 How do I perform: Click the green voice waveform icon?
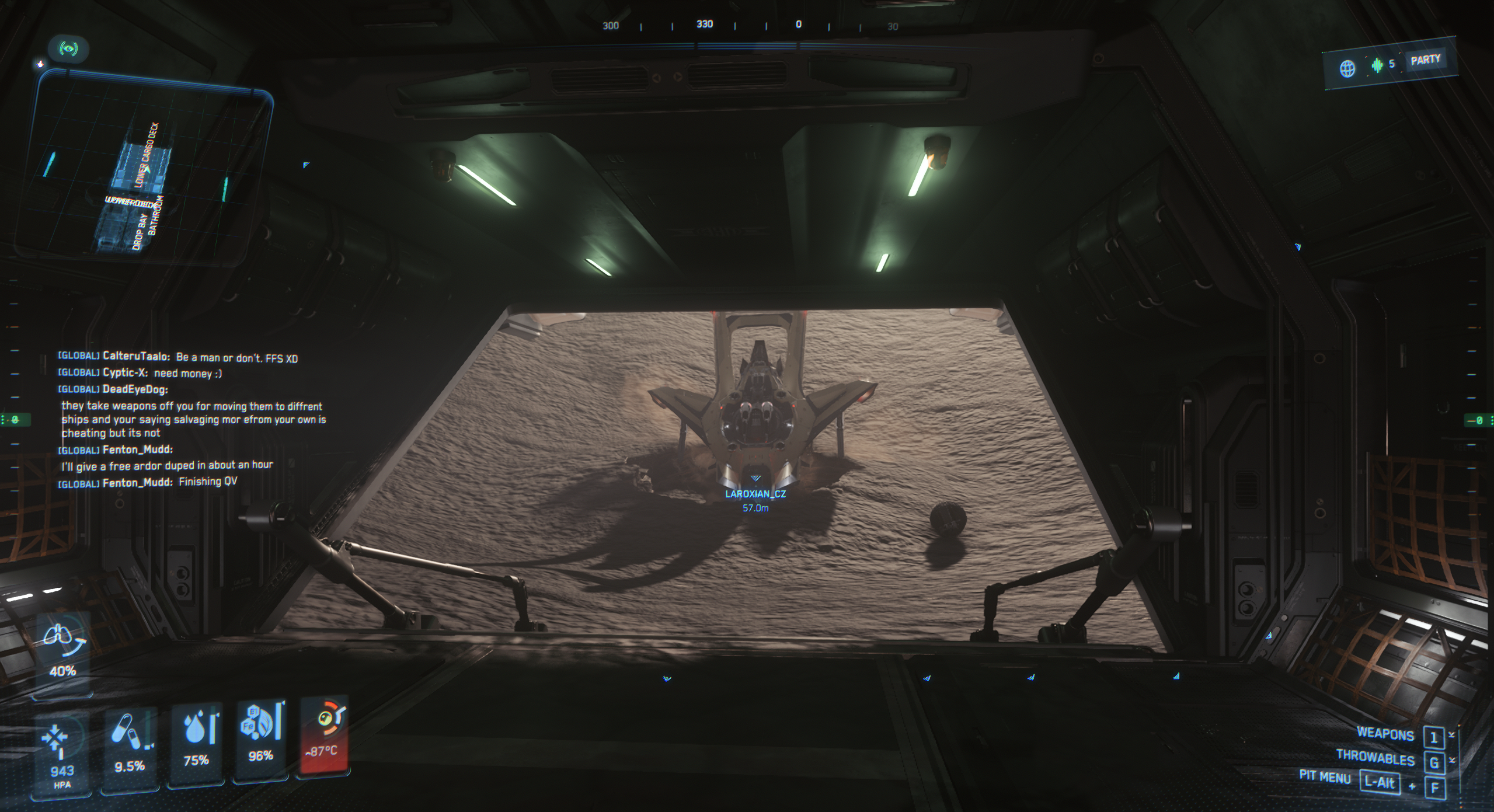click(1377, 65)
